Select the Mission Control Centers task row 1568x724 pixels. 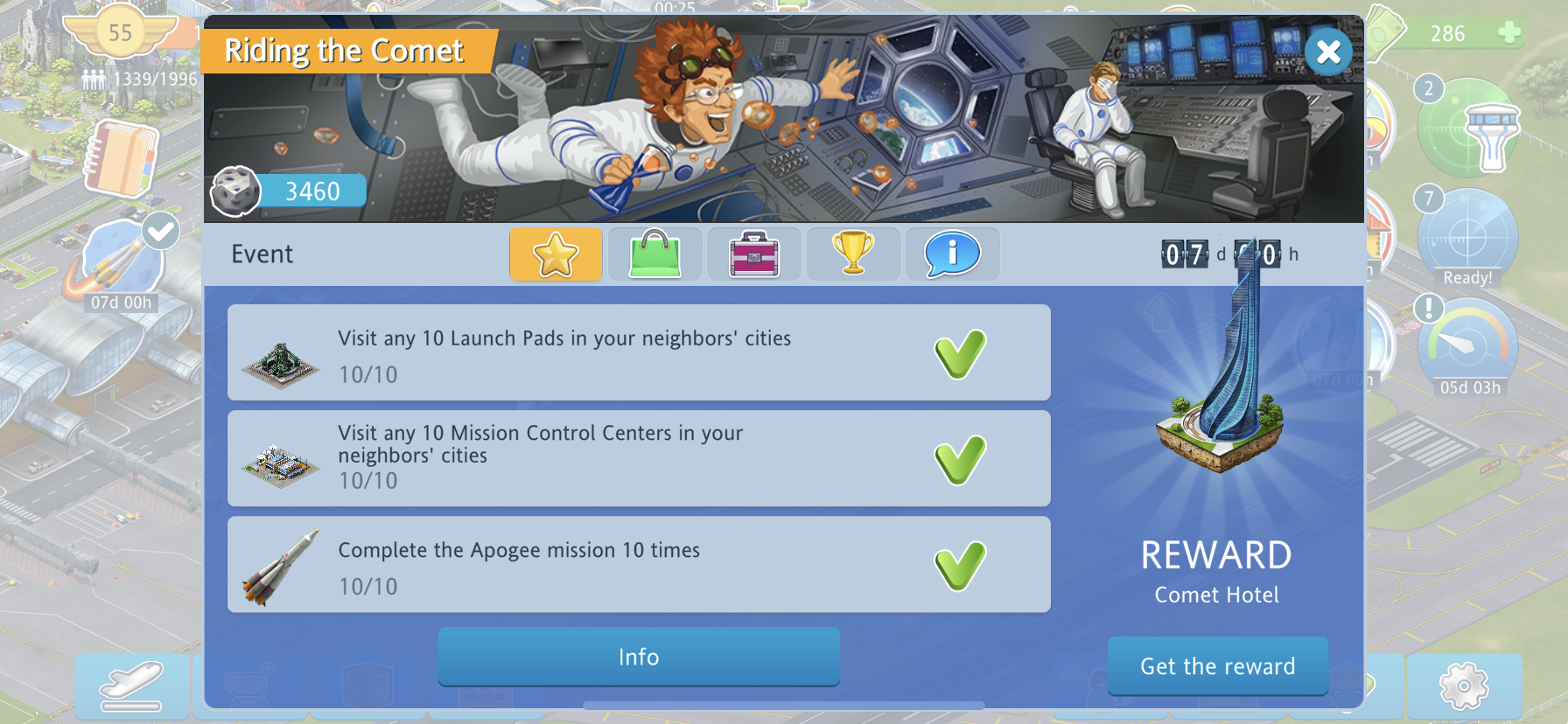(638, 459)
